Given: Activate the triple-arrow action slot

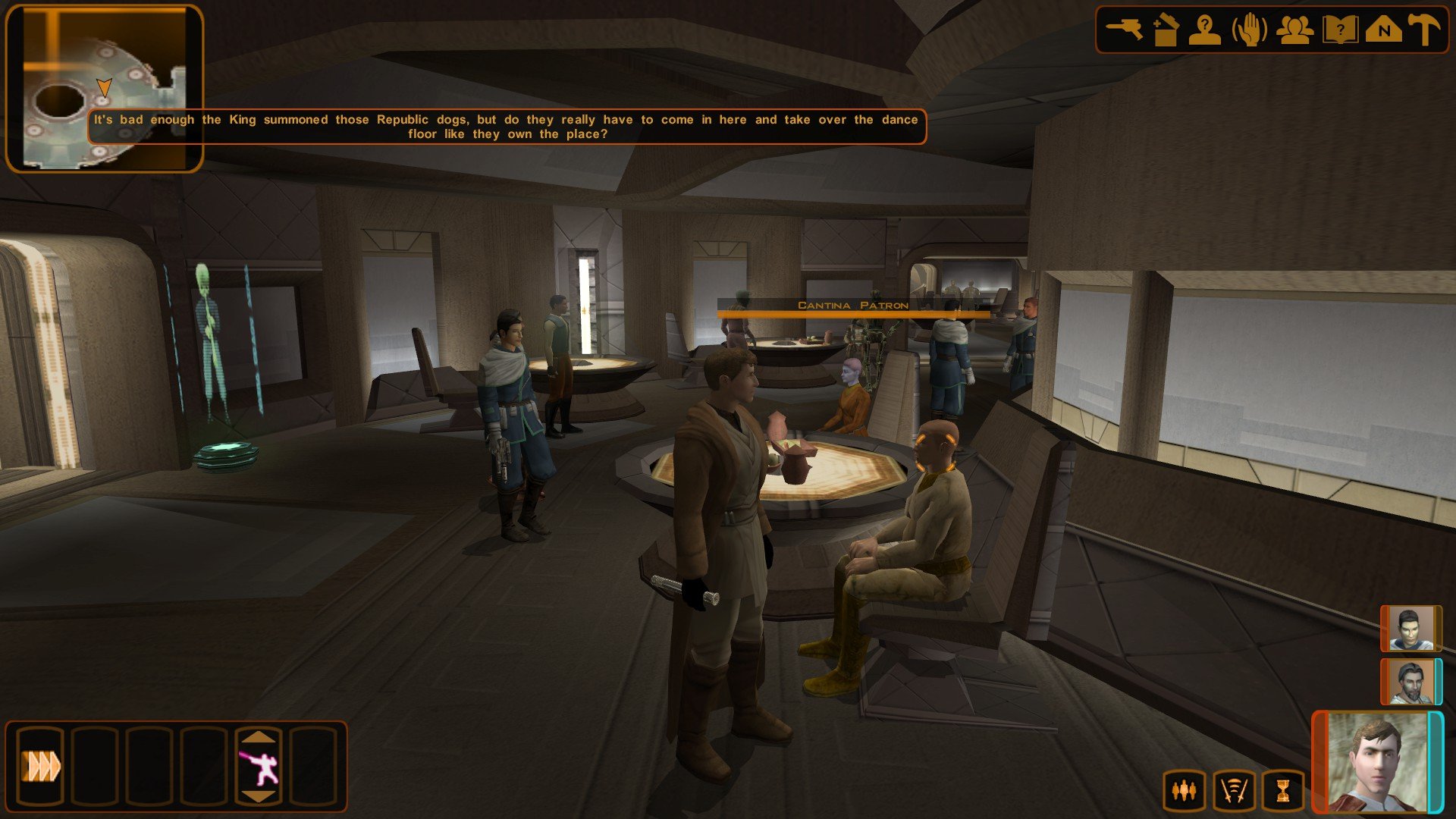Looking at the screenshot, I should pos(41,766).
